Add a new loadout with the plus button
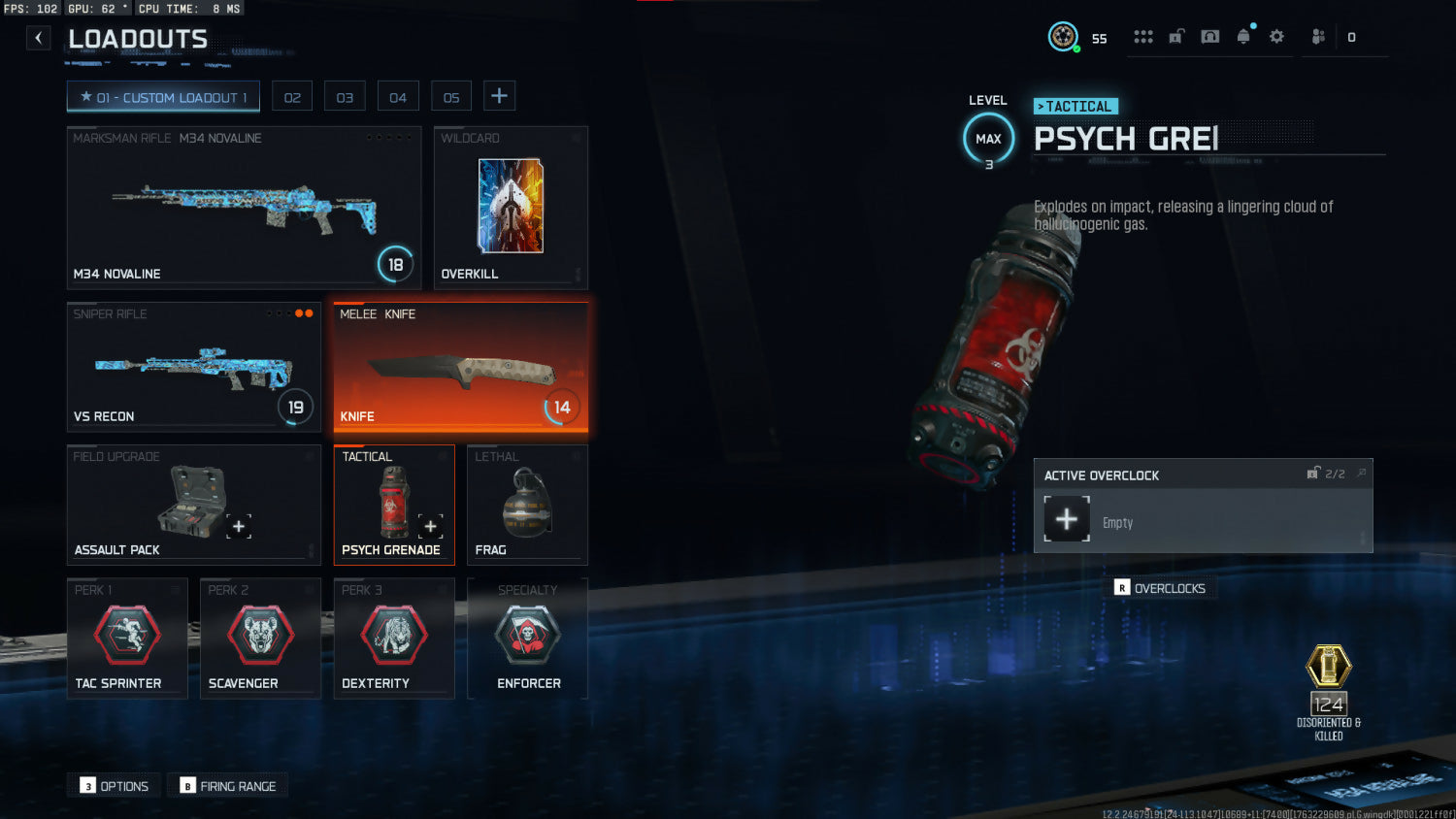The image size is (1456, 819). coord(499,96)
